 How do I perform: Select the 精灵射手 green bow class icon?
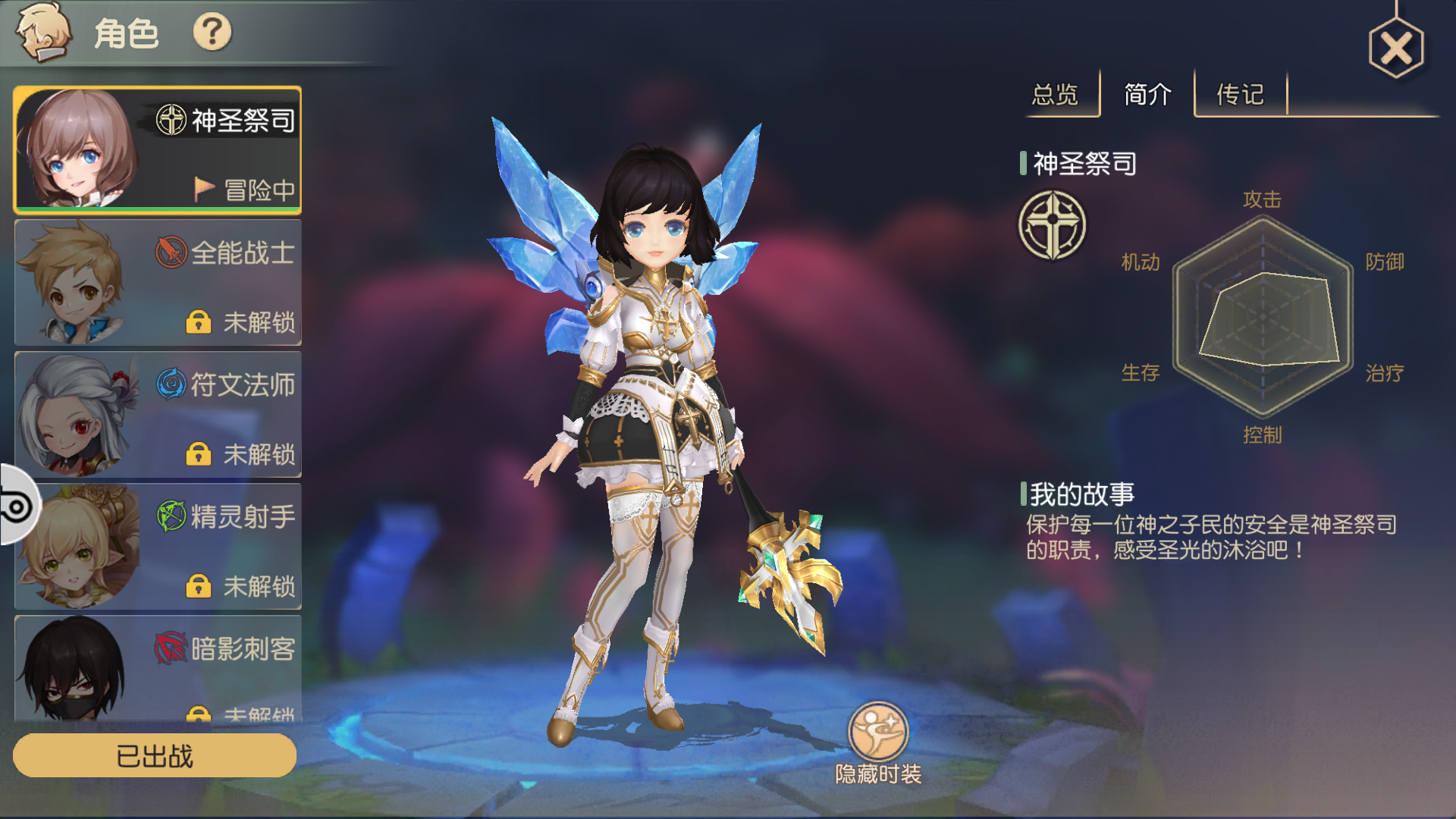[171, 514]
